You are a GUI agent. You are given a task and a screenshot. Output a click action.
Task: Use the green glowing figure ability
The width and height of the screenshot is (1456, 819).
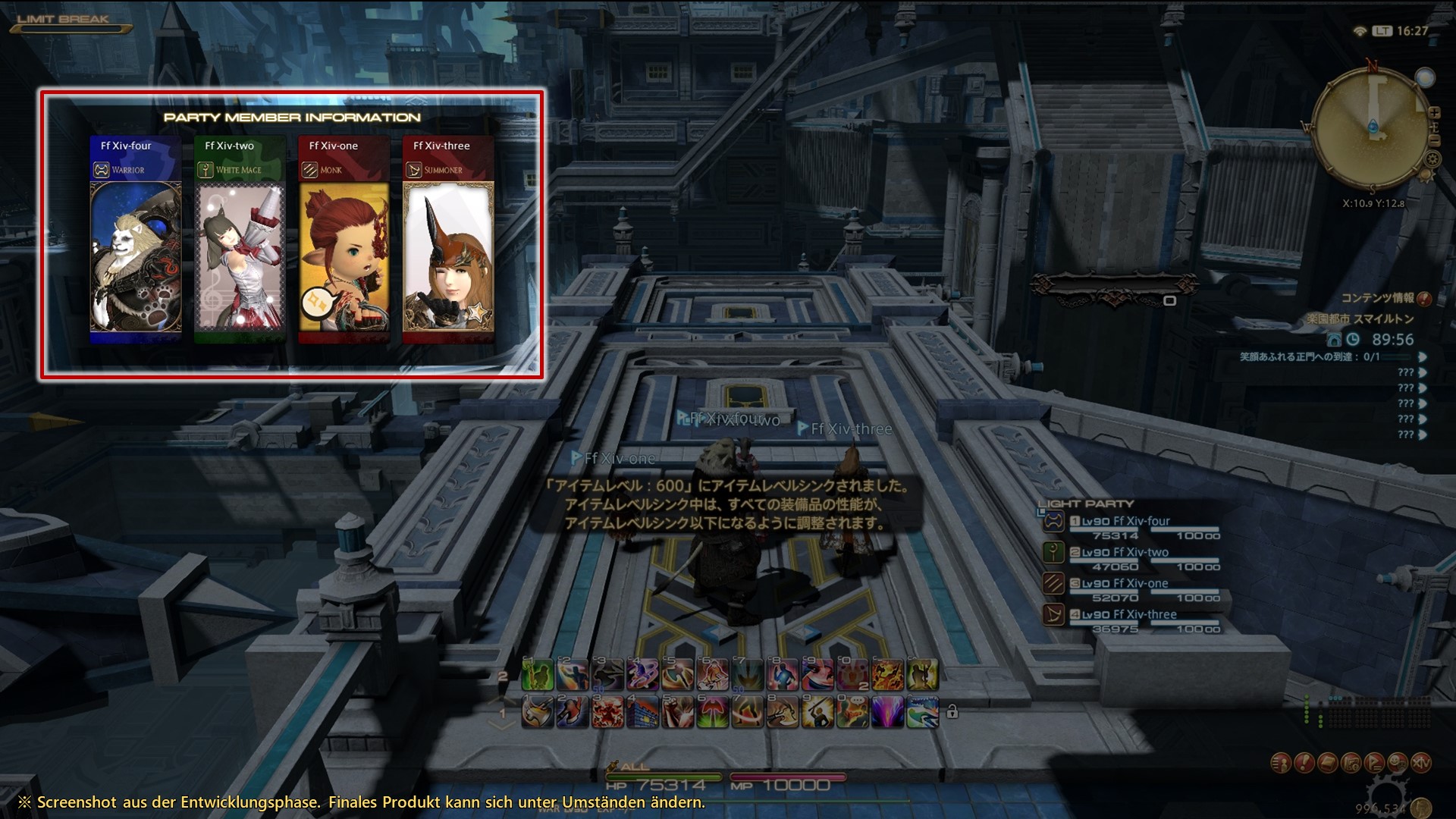click(x=537, y=674)
